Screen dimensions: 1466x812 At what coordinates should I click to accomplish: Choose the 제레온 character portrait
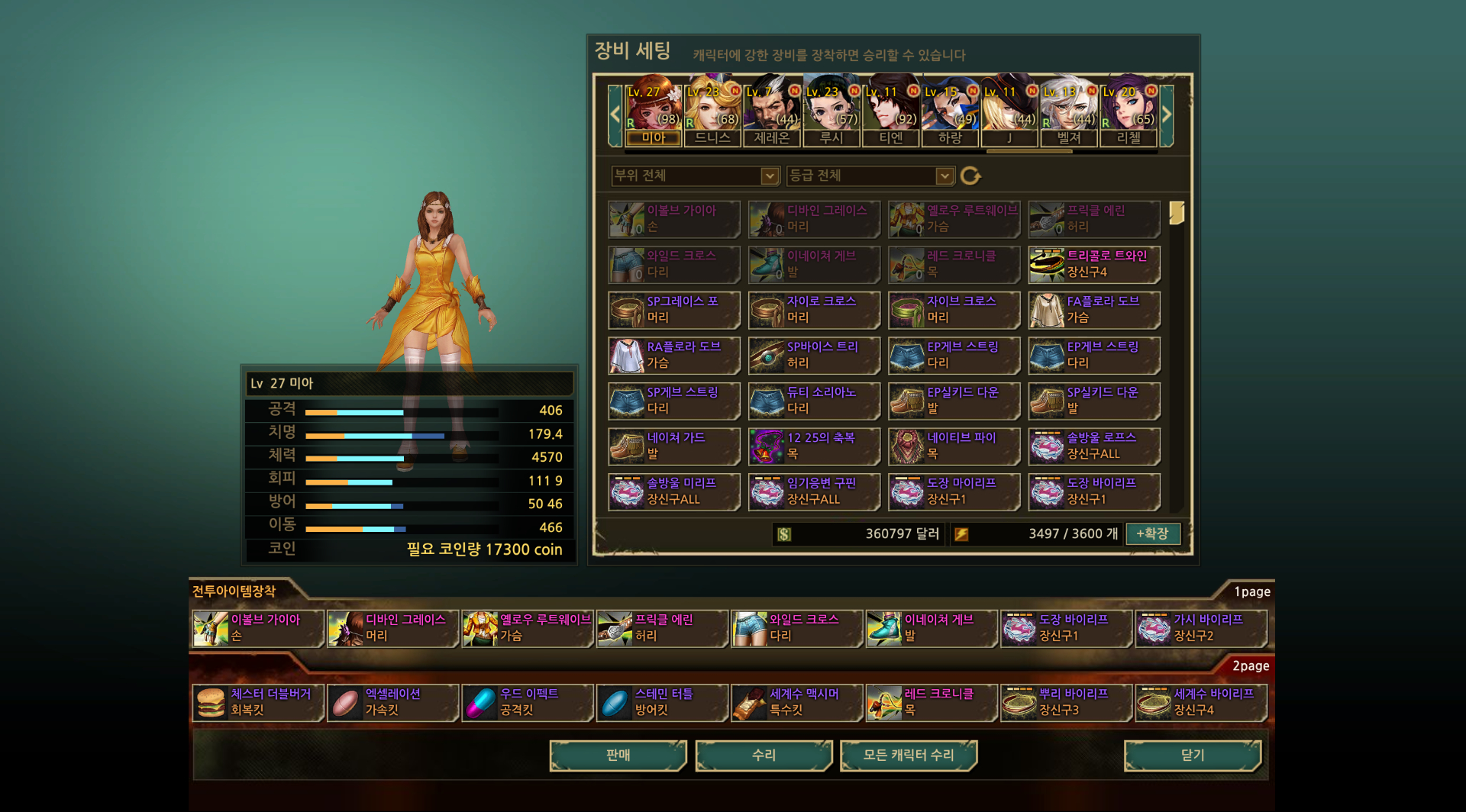772,111
